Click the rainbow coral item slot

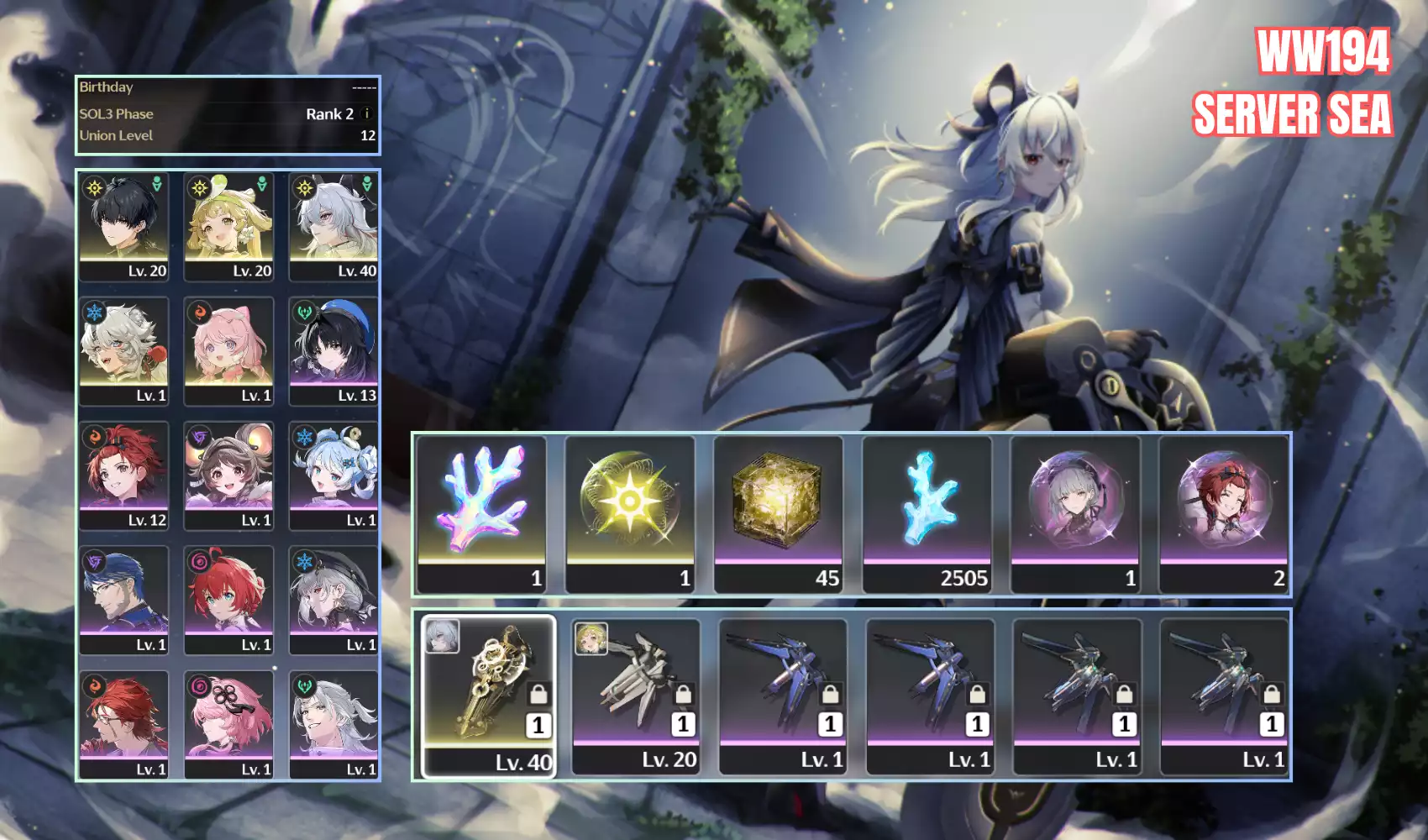point(481,513)
